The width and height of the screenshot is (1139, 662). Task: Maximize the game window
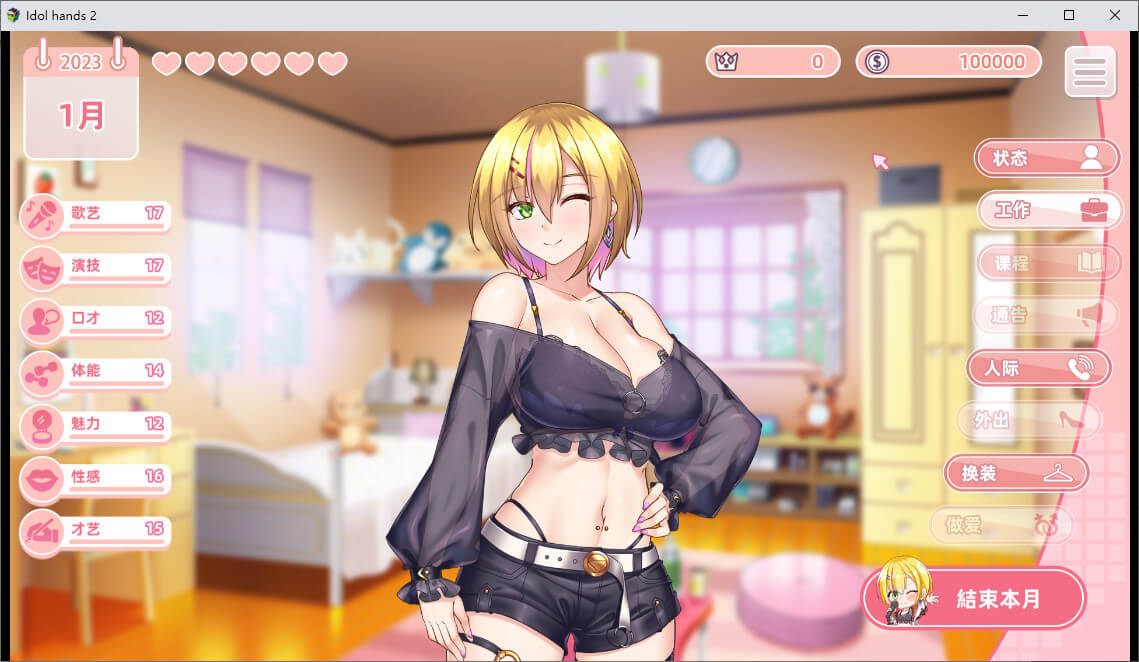pos(1069,15)
